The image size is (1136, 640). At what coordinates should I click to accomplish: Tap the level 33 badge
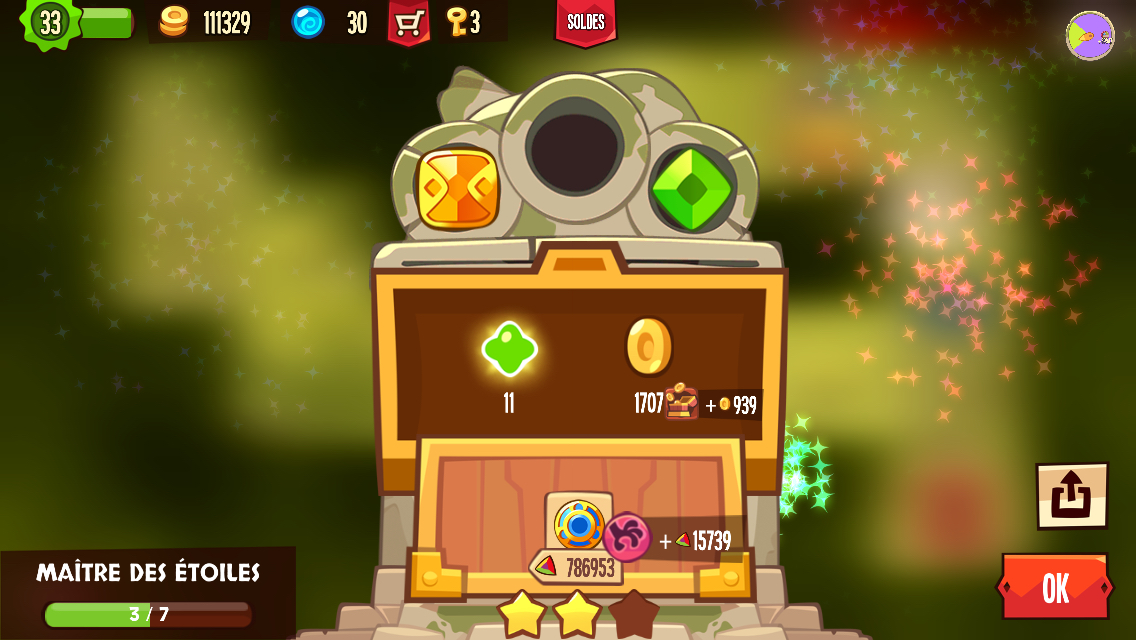tap(50, 22)
